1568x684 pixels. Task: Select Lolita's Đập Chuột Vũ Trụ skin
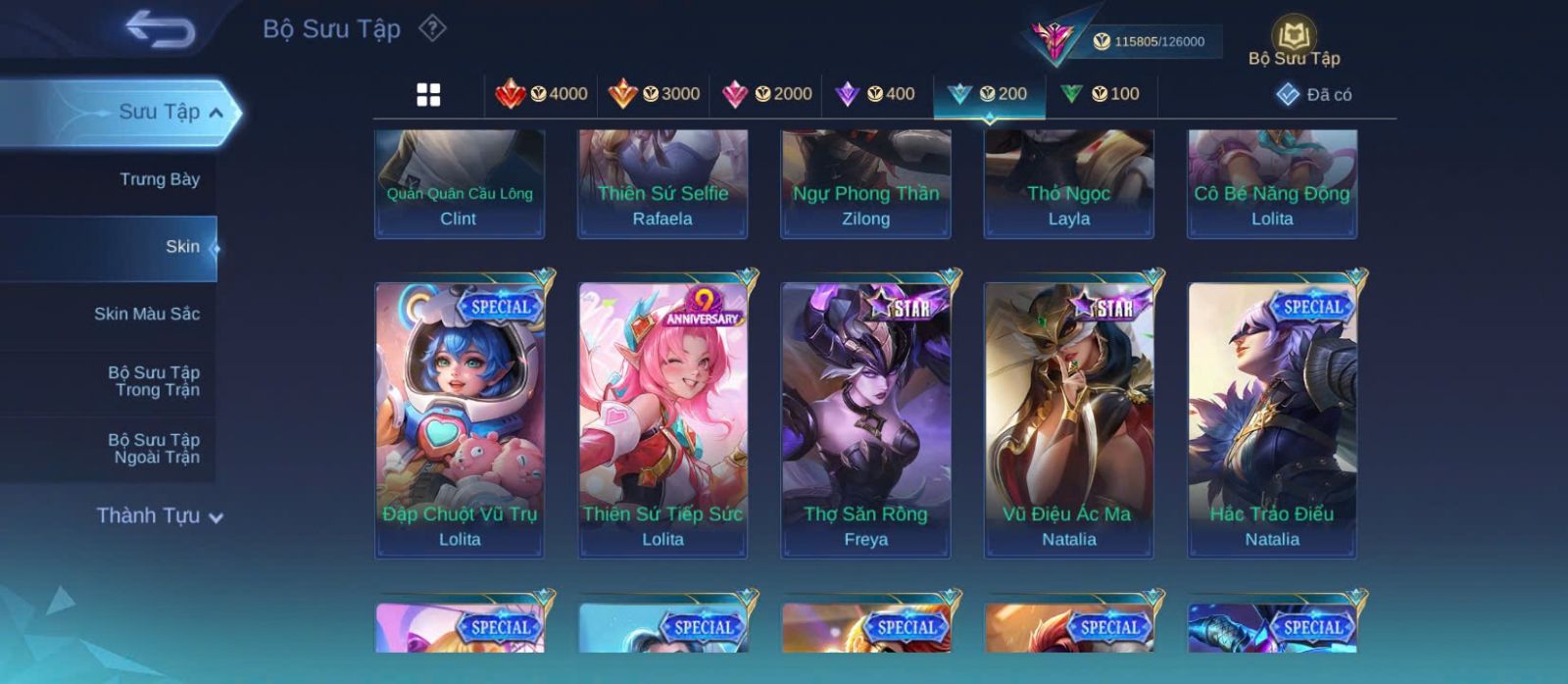(460, 419)
